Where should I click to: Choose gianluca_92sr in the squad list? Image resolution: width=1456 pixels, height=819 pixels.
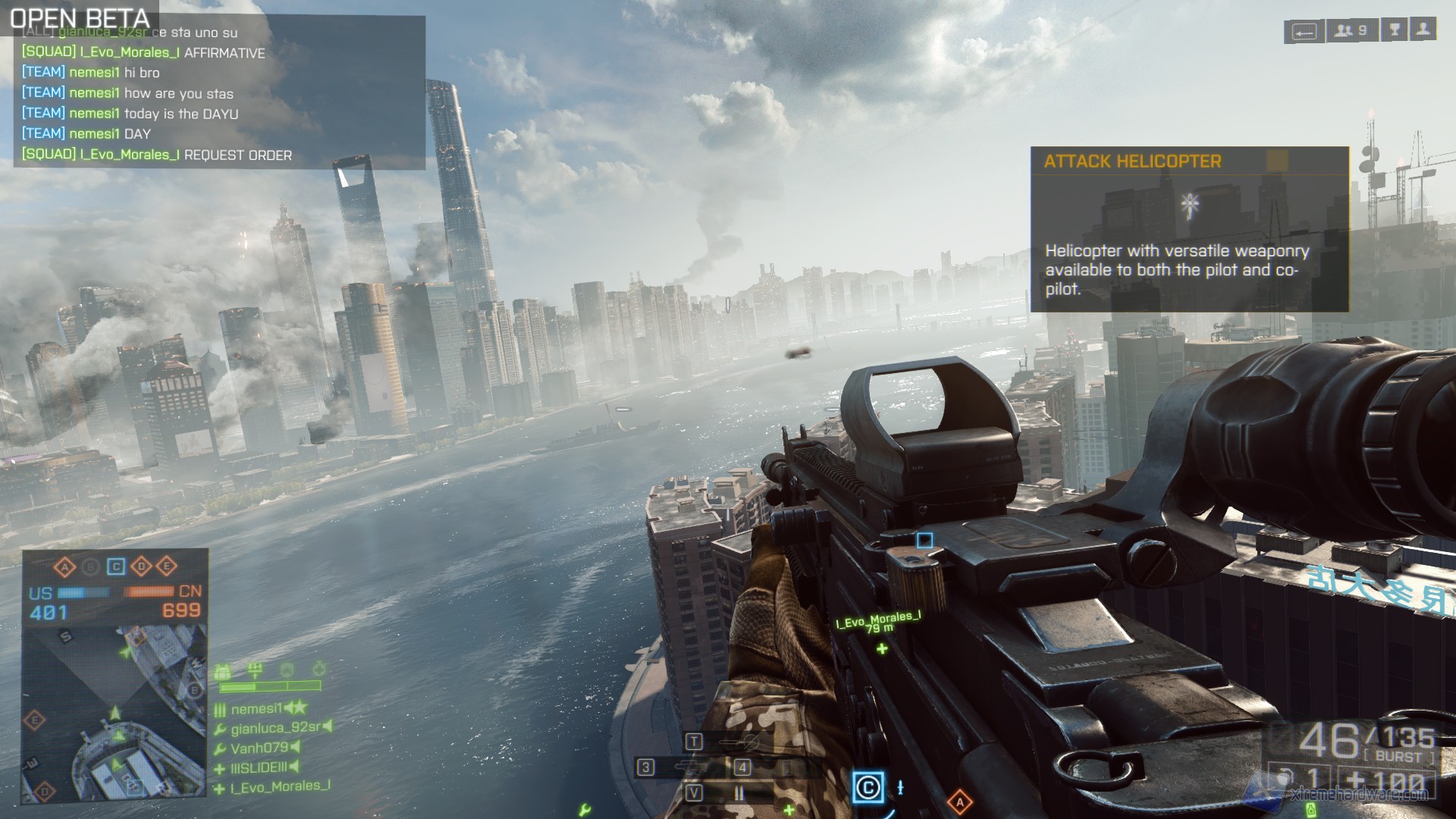[275, 728]
